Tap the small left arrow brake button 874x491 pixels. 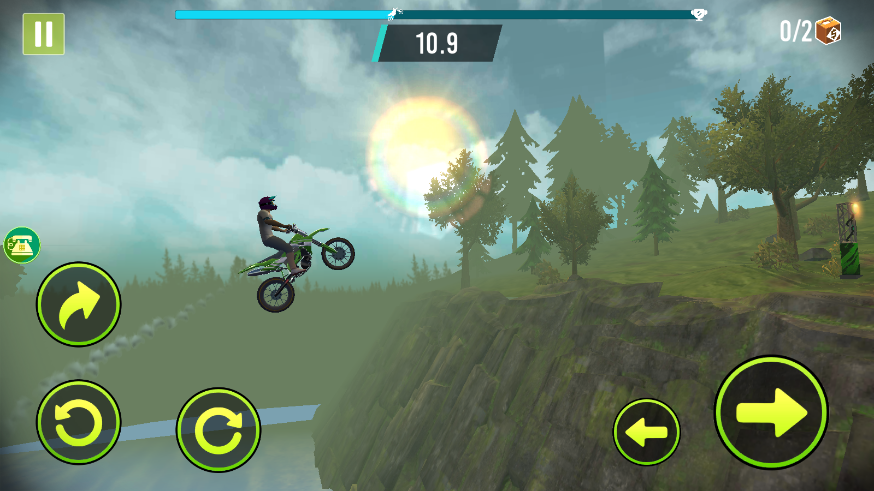pos(646,432)
